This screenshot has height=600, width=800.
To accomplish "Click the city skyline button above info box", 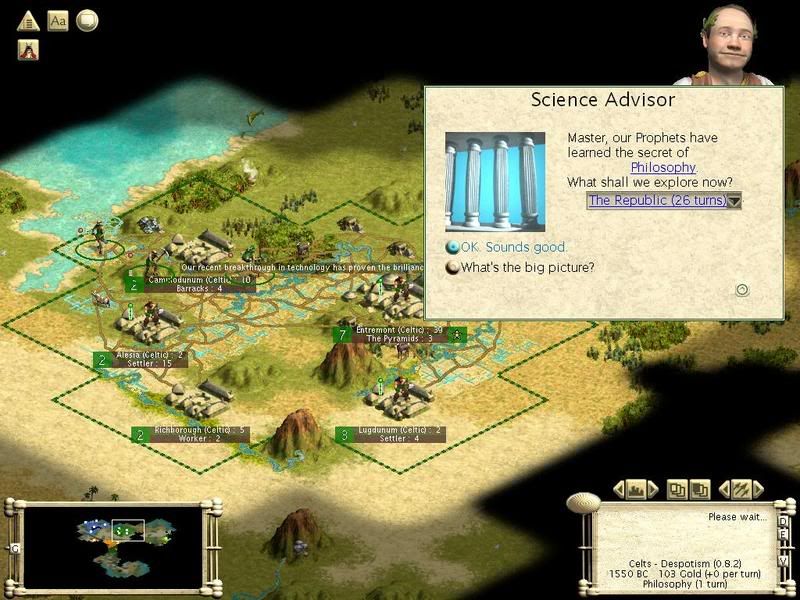I will tap(635, 489).
